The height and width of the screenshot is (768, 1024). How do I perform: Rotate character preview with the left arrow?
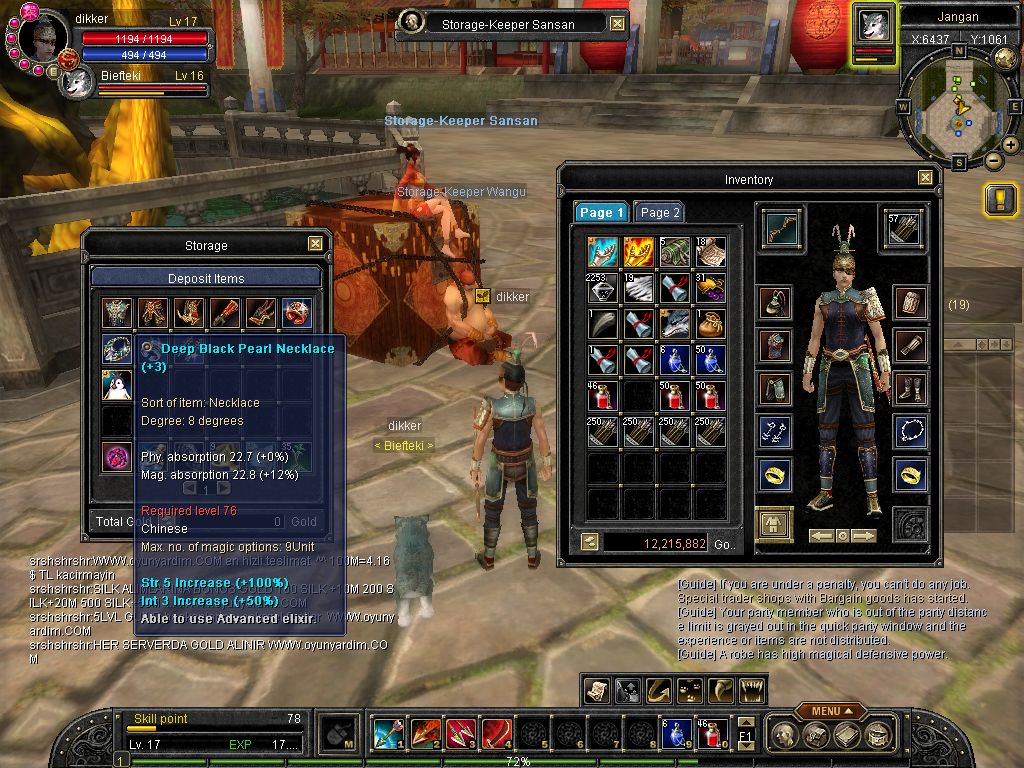coord(821,536)
